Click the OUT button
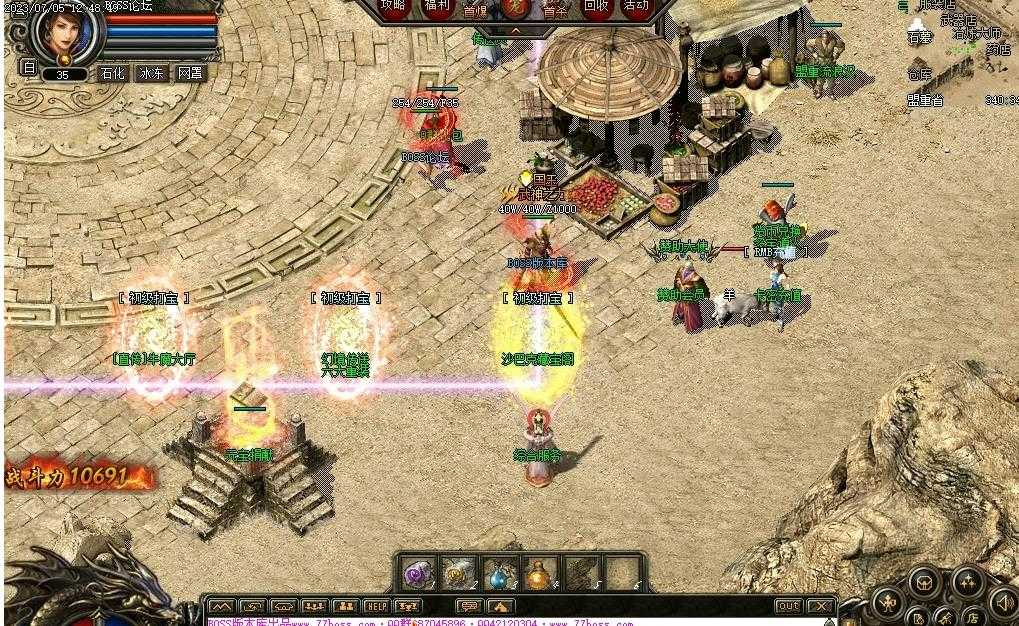Screen dimensions: 1019x626 tap(788, 606)
